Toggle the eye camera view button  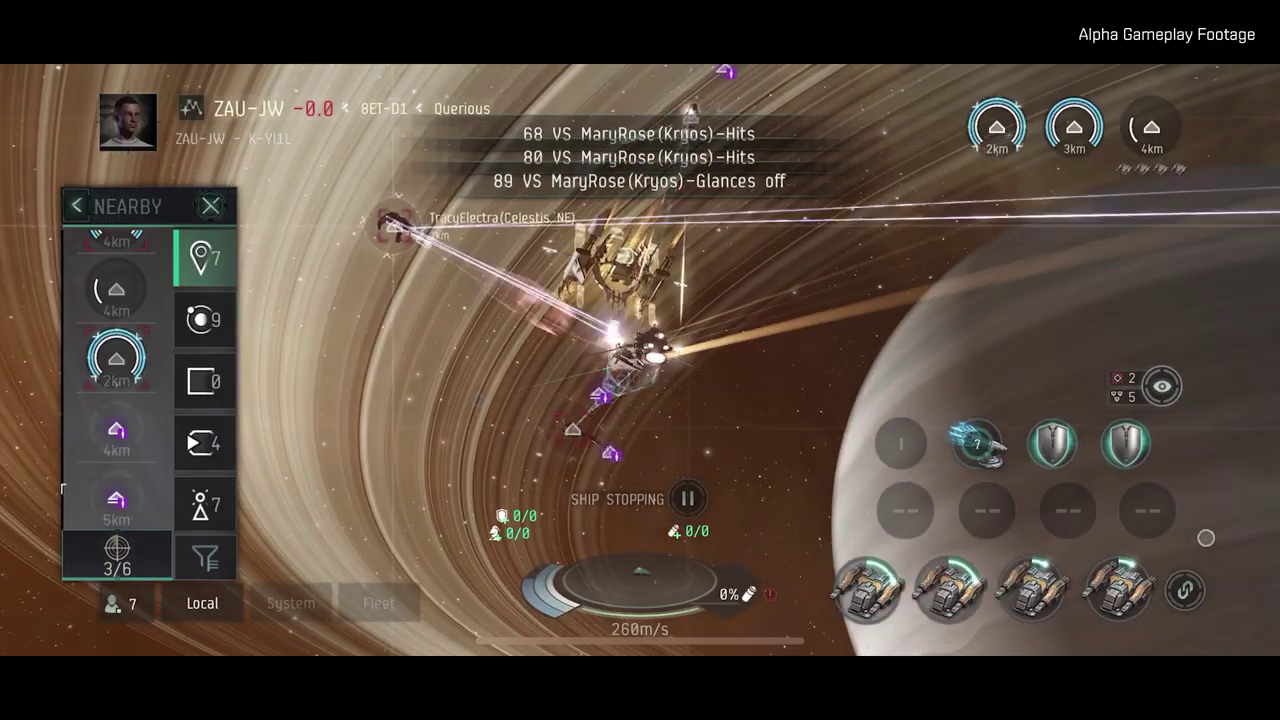click(1161, 386)
